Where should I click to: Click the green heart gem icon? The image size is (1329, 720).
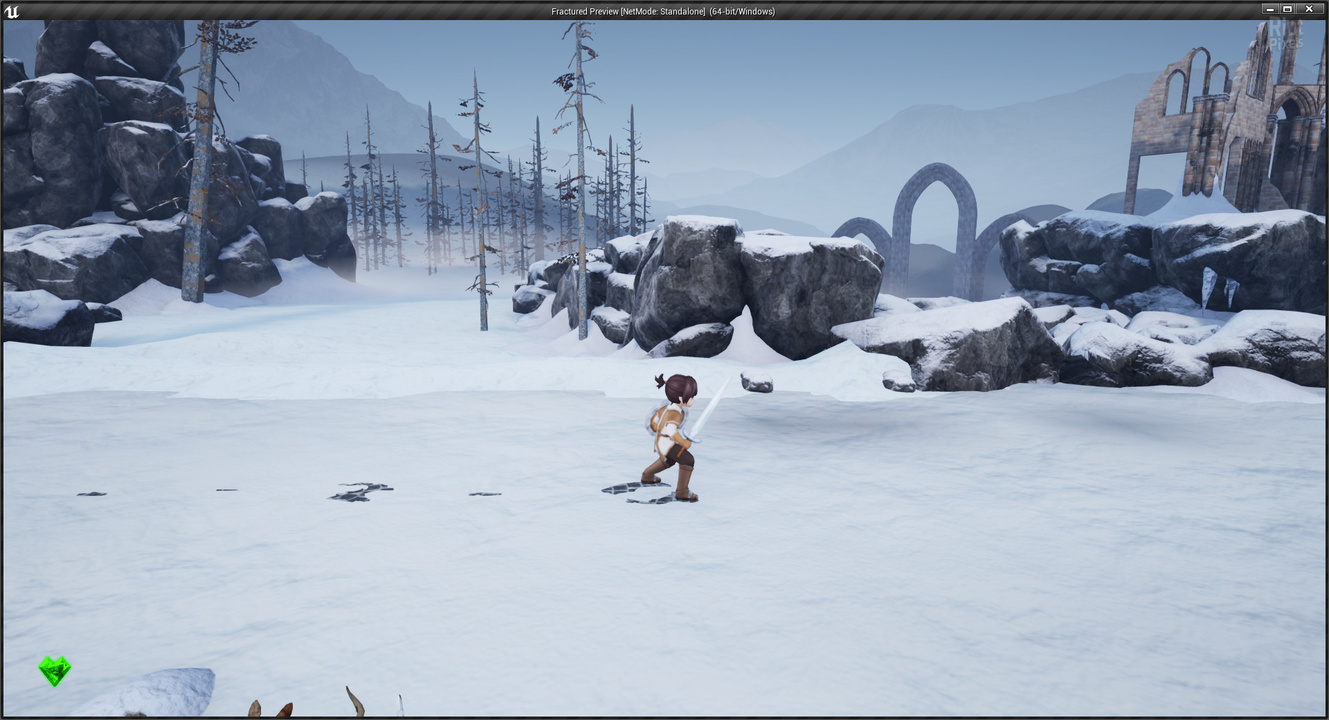point(55,670)
